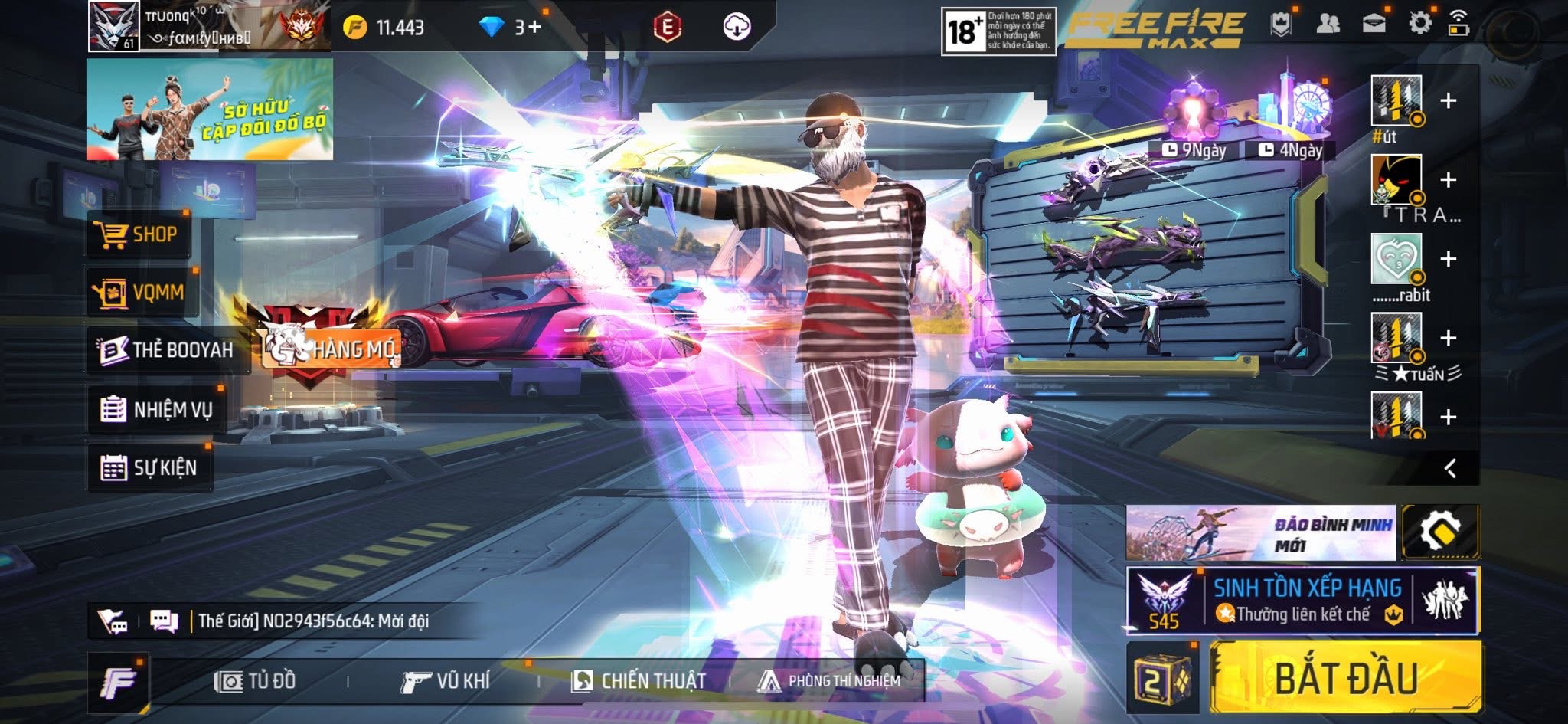1568x724 pixels.
Task: Open the couple outfit promo banner
Action: click(210, 110)
